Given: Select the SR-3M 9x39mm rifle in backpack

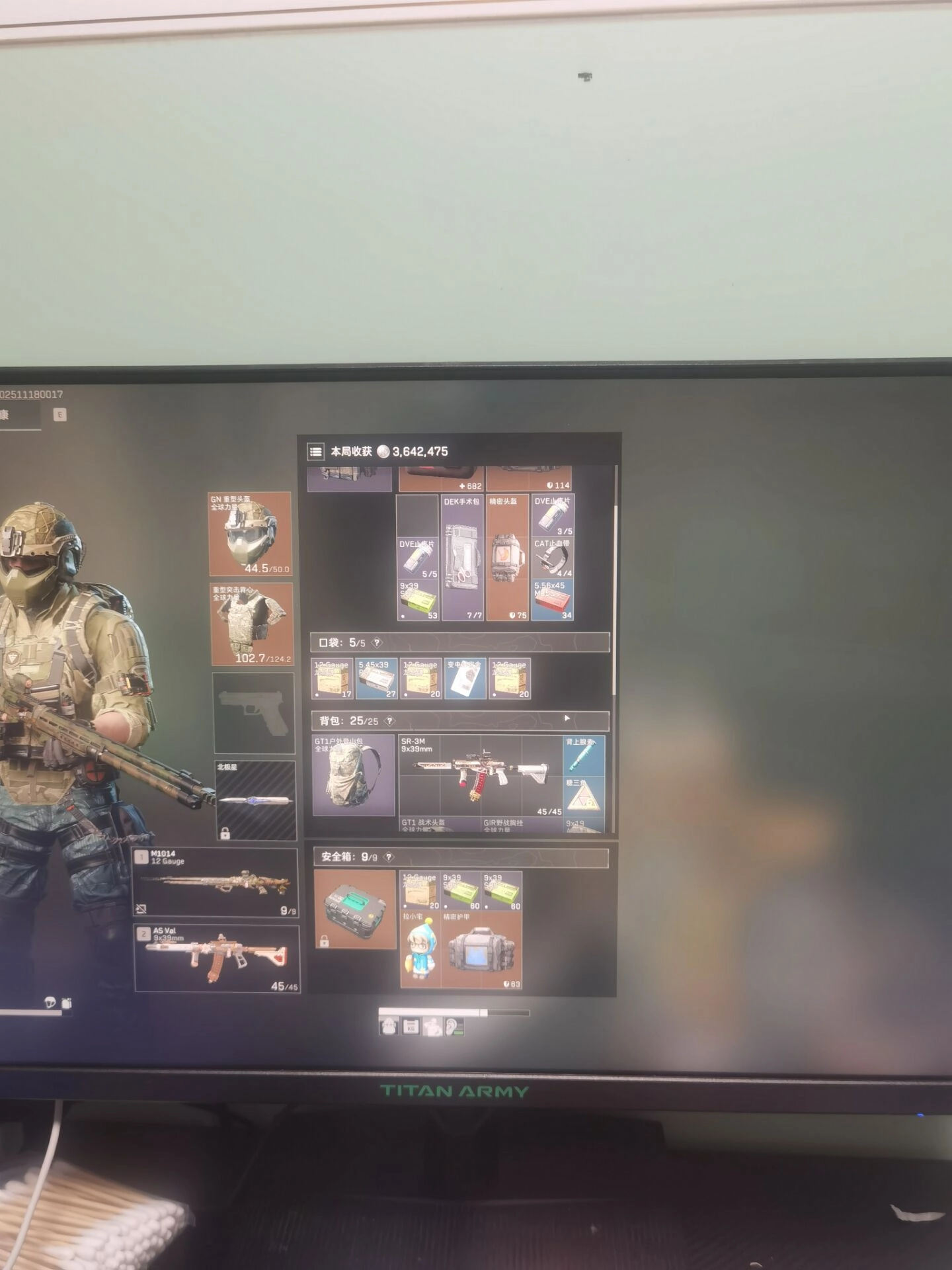Looking at the screenshot, I should [x=481, y=775].
